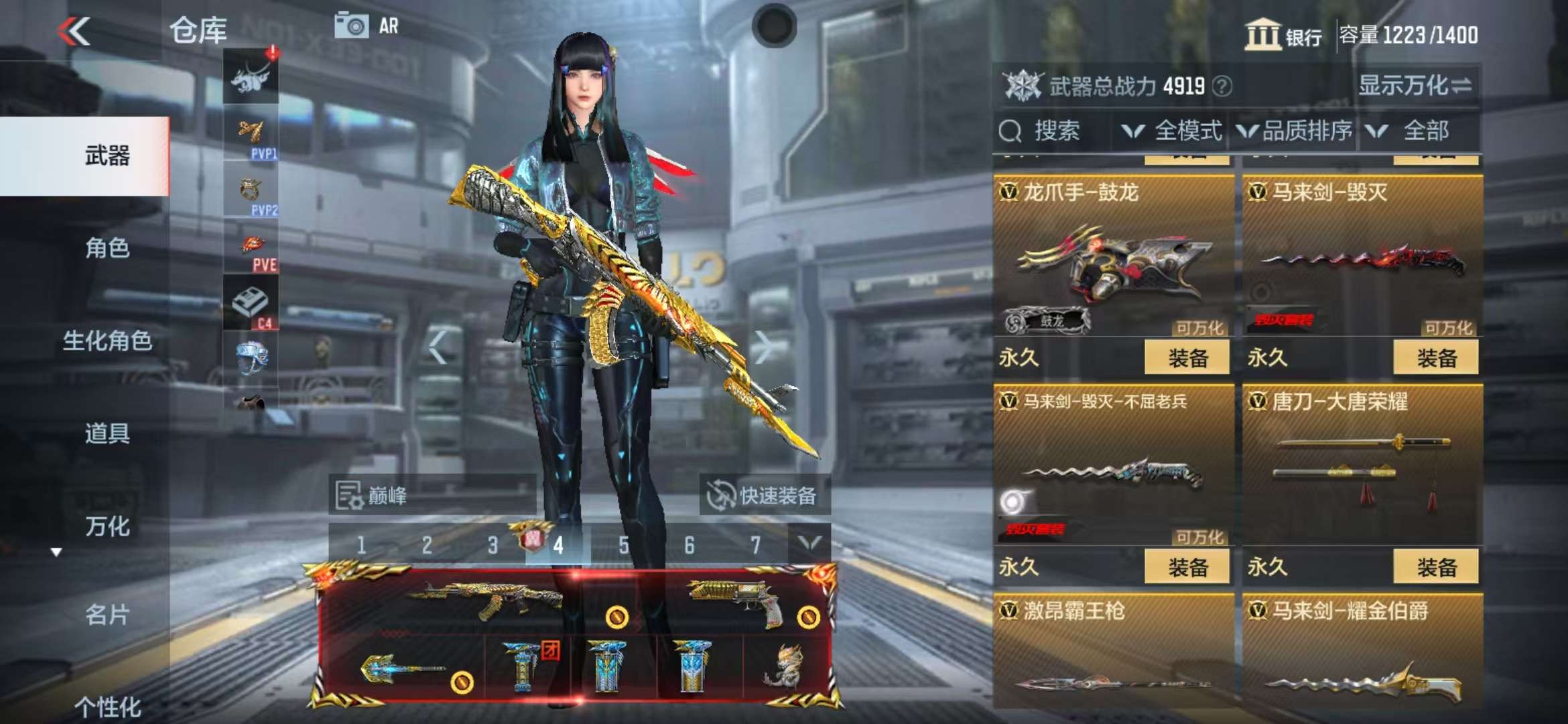Show the next character with right arrow
The image size is (1568, 724).
763,347
